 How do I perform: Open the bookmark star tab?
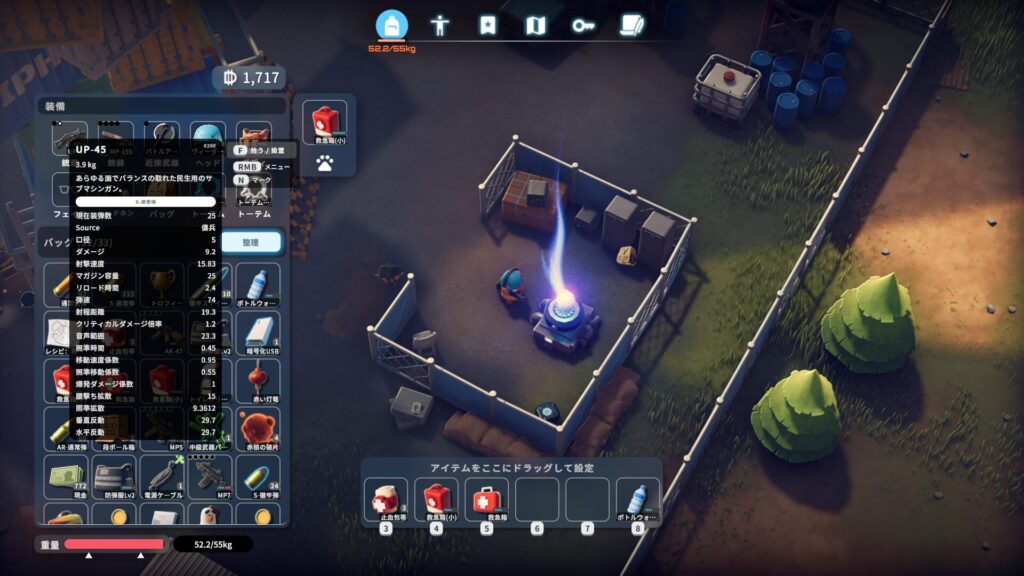tap(487, 25)
